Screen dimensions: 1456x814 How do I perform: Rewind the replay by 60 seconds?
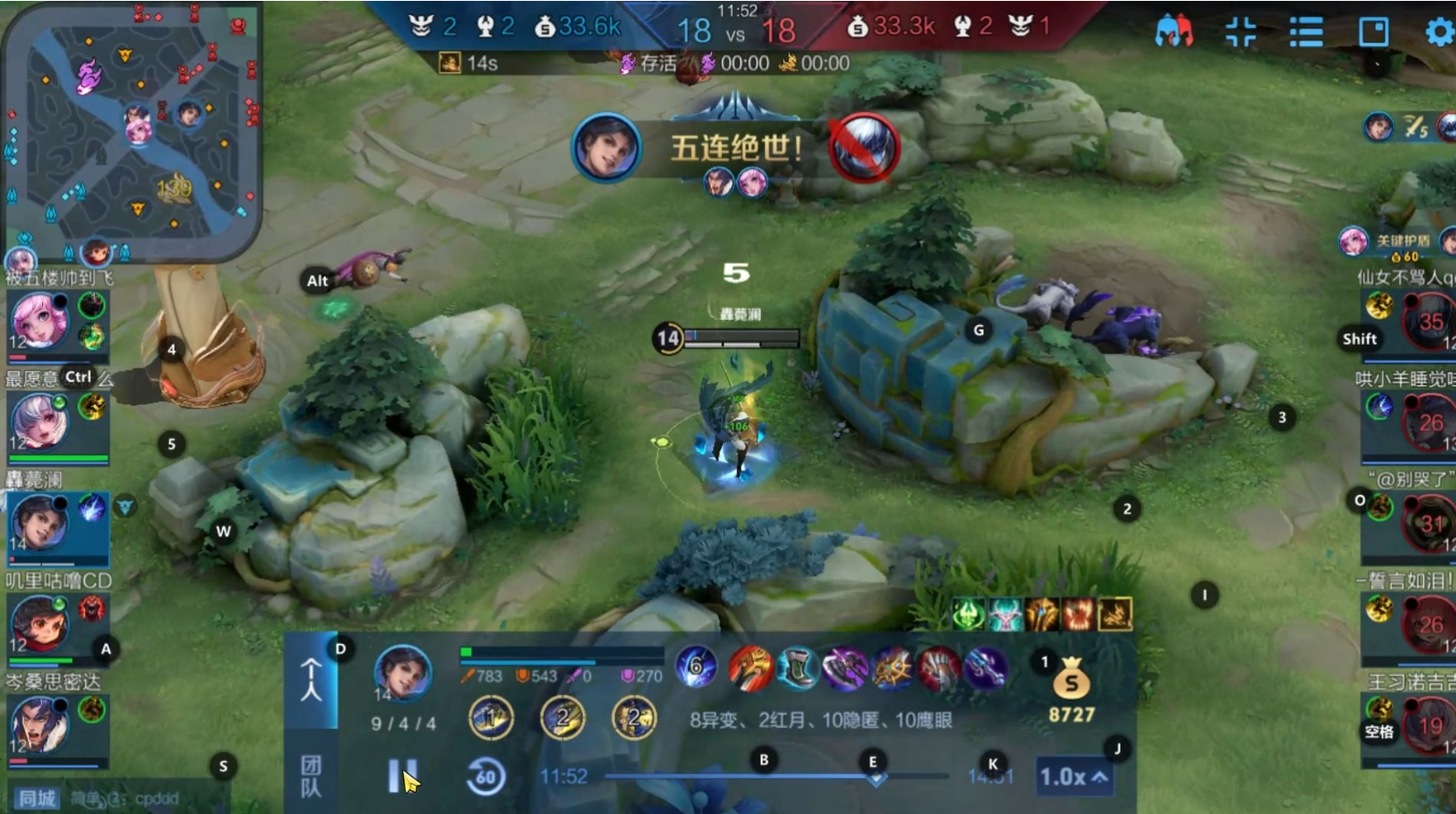(485, 777)
